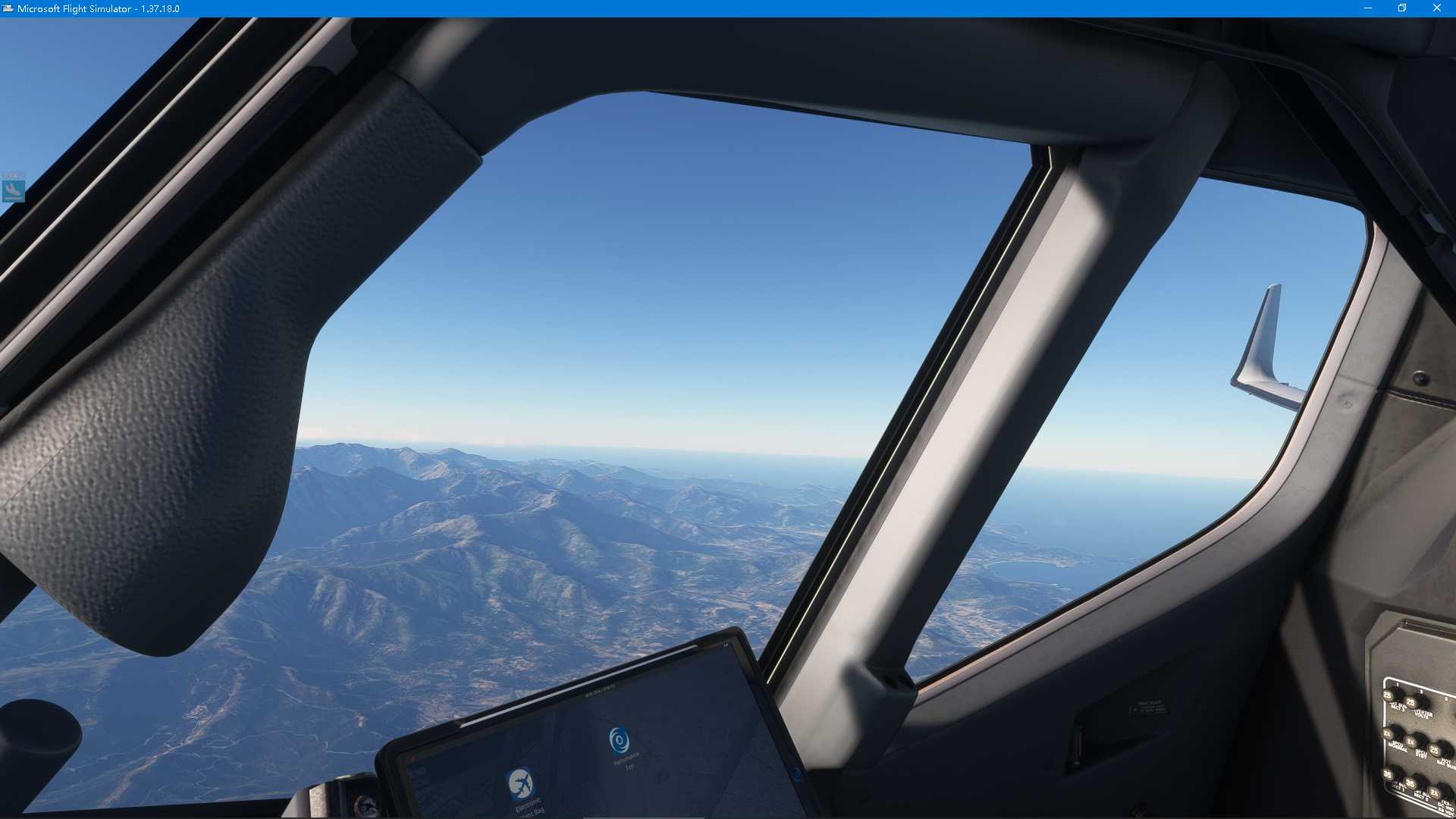Pull the INVERTER VOLTS circuit breaker
Image resolution: width=1456 pixels, height=819 pixels.
1411,701
